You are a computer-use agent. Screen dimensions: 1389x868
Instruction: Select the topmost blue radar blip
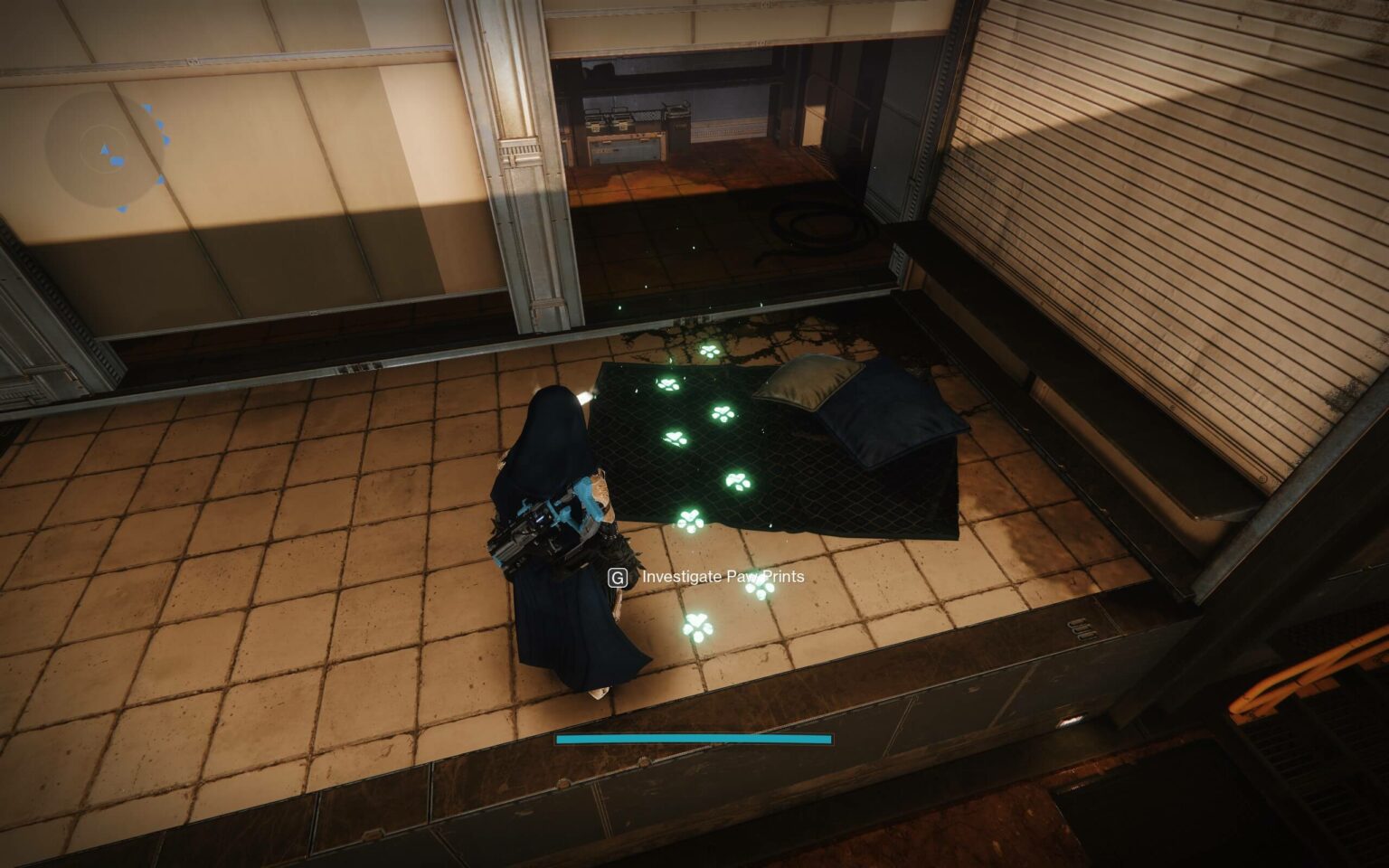pos(146,107)
